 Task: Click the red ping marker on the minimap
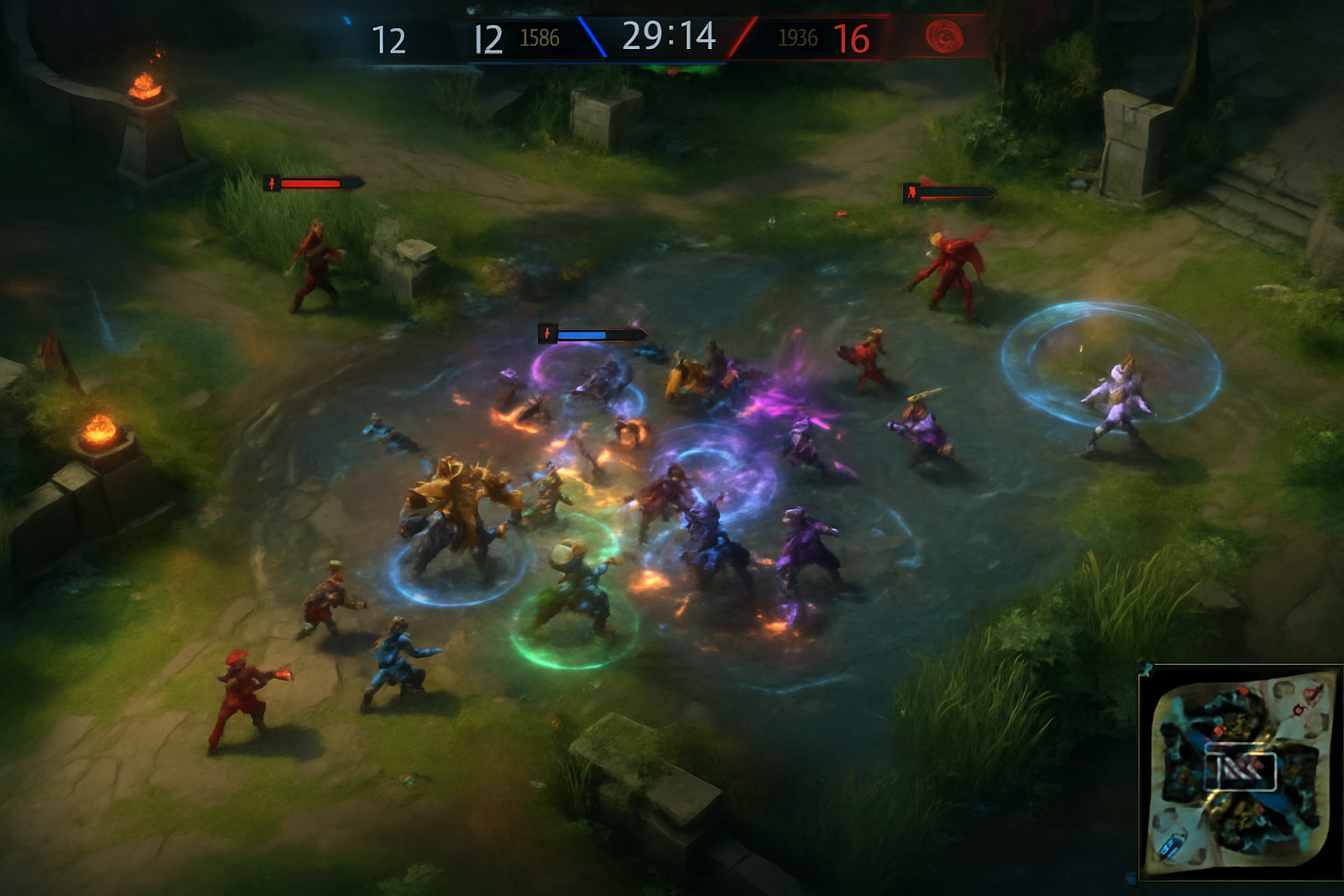tap(1298, 710)
